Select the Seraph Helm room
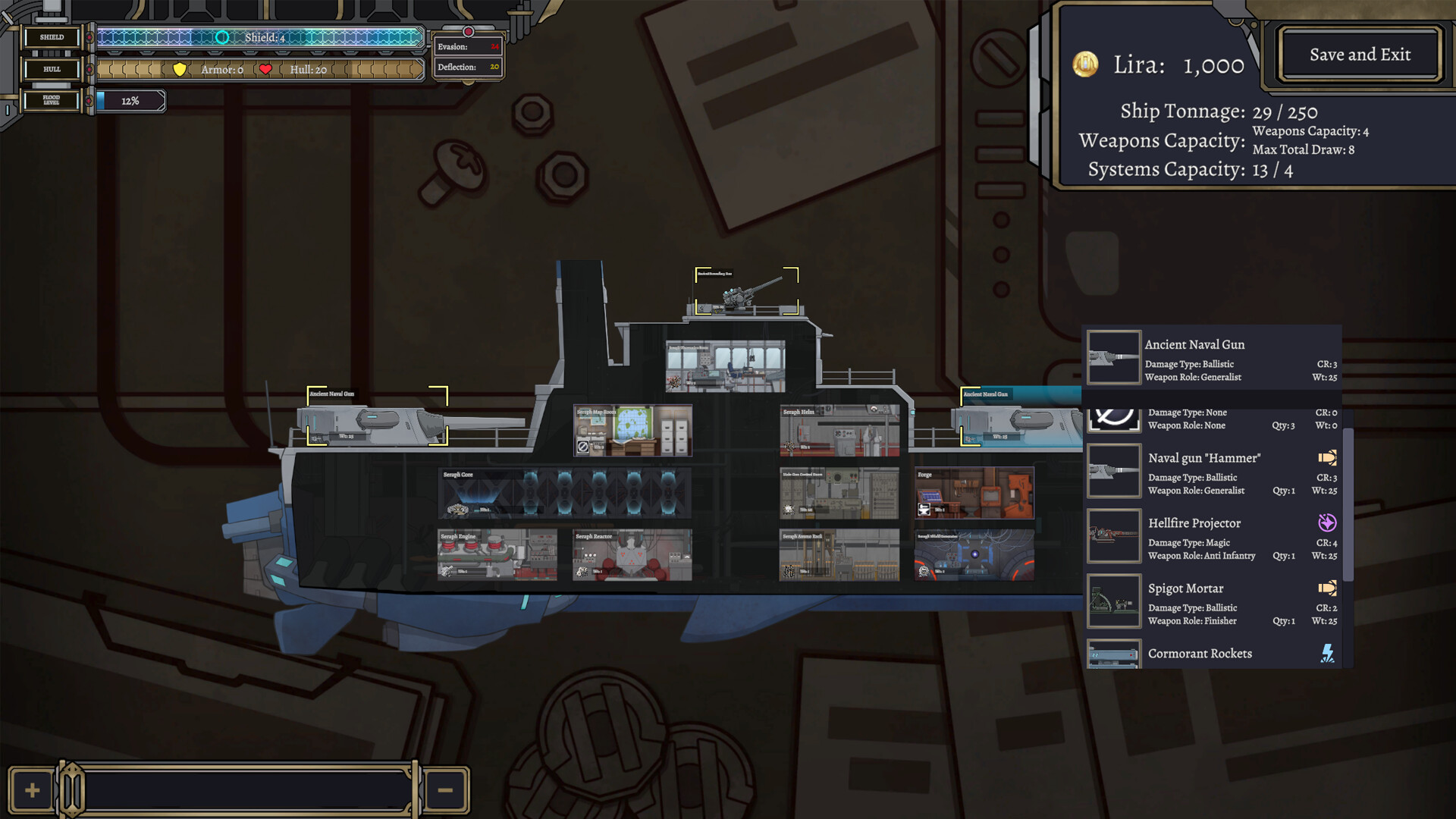 [838, 430]
